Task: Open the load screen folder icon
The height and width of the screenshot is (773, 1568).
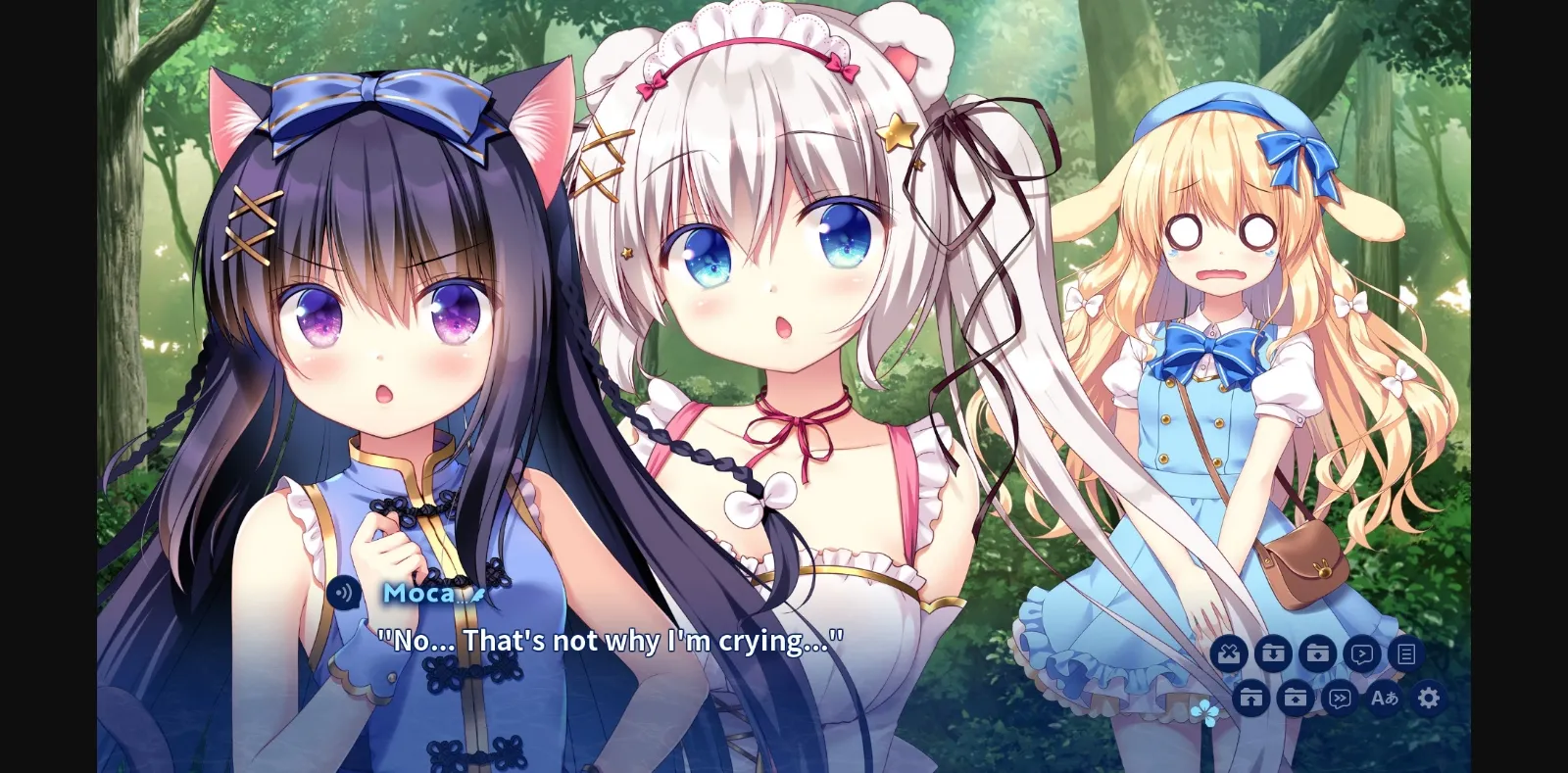Action: pyautogui.click(x=1296, y=698)
